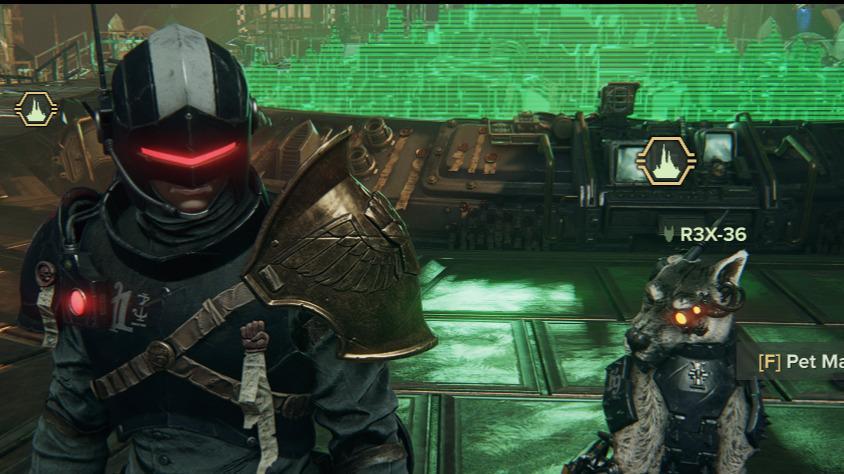This screenshot has width=844, height=474.
Task: Click the small hexagon spire marker beside the helmet
Action: click(x=36, y=108)
